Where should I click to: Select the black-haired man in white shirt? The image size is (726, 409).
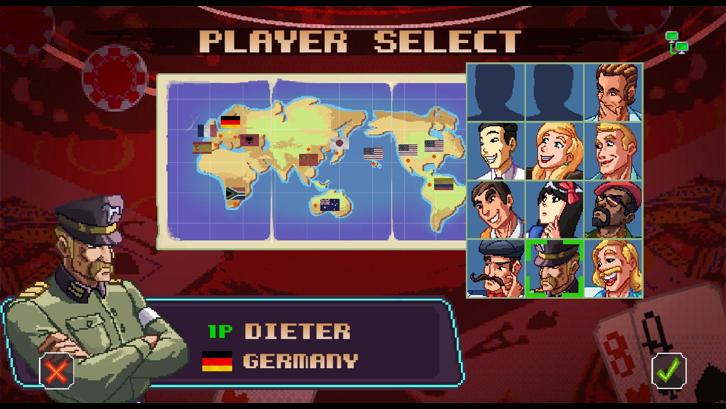[x=497, y=150]
